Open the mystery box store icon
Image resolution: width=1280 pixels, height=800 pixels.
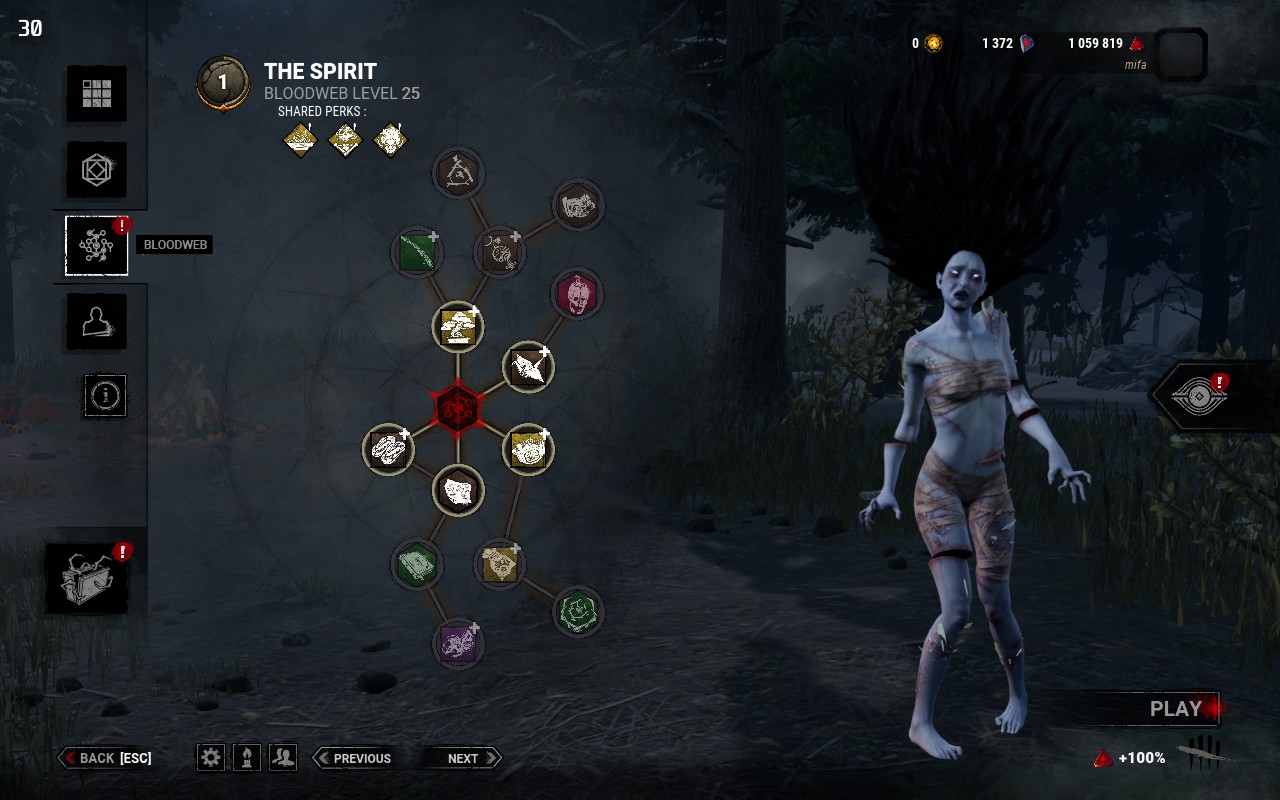click(87, 579)
